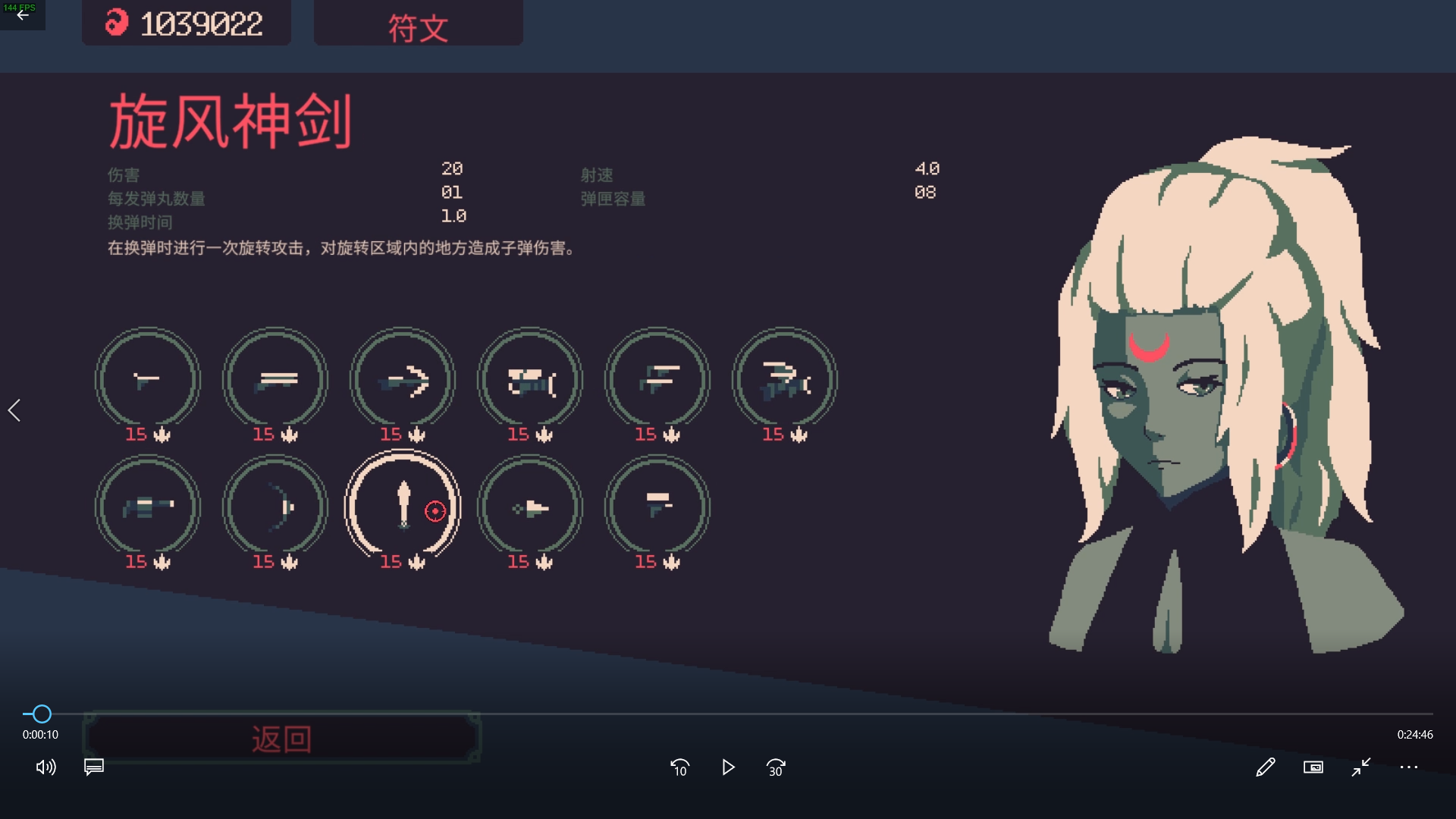Mute the video audio
Viewport: 1456px width, 819px height.
[46, 767]
